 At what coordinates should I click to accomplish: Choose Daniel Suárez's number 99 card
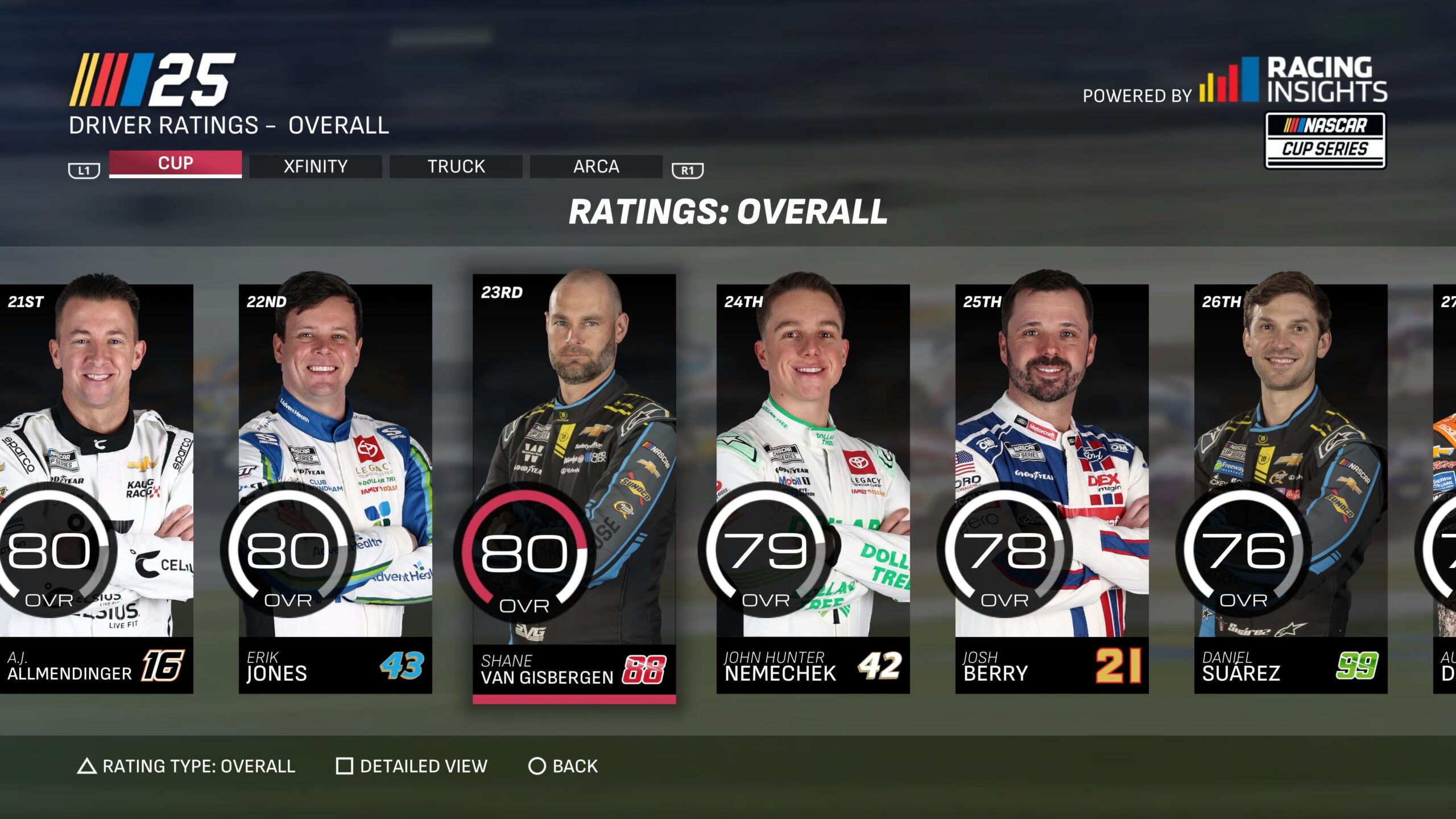coord(1290,488)
